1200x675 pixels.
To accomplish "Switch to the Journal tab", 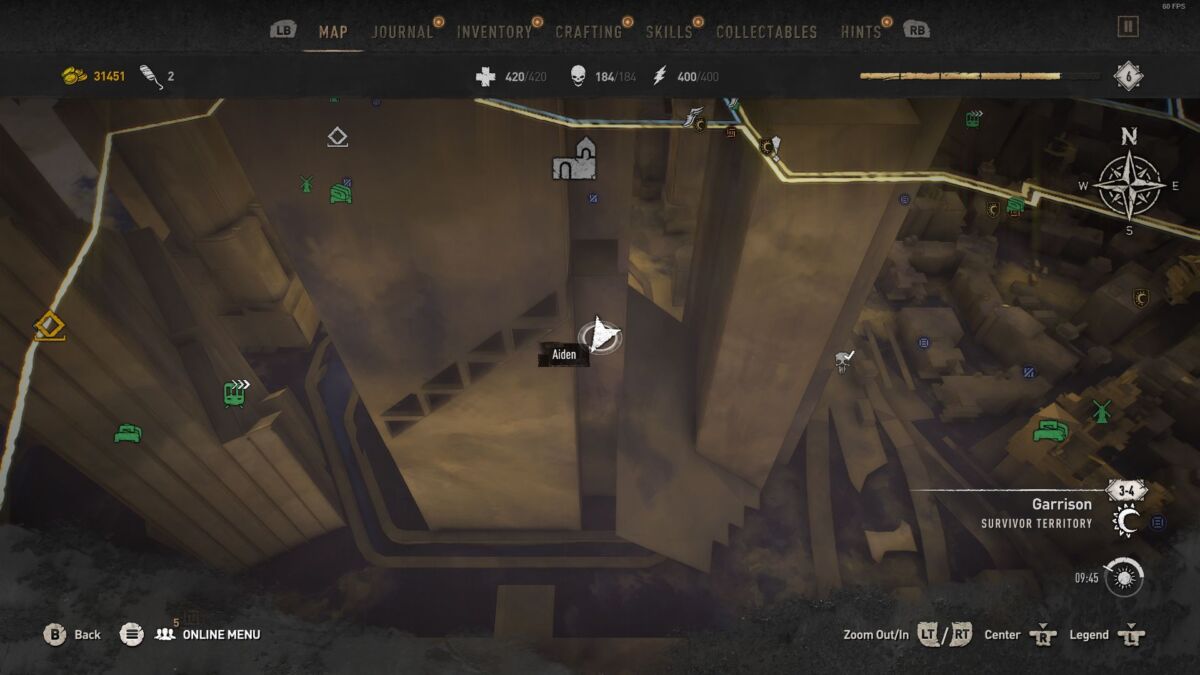I will 402,32.
